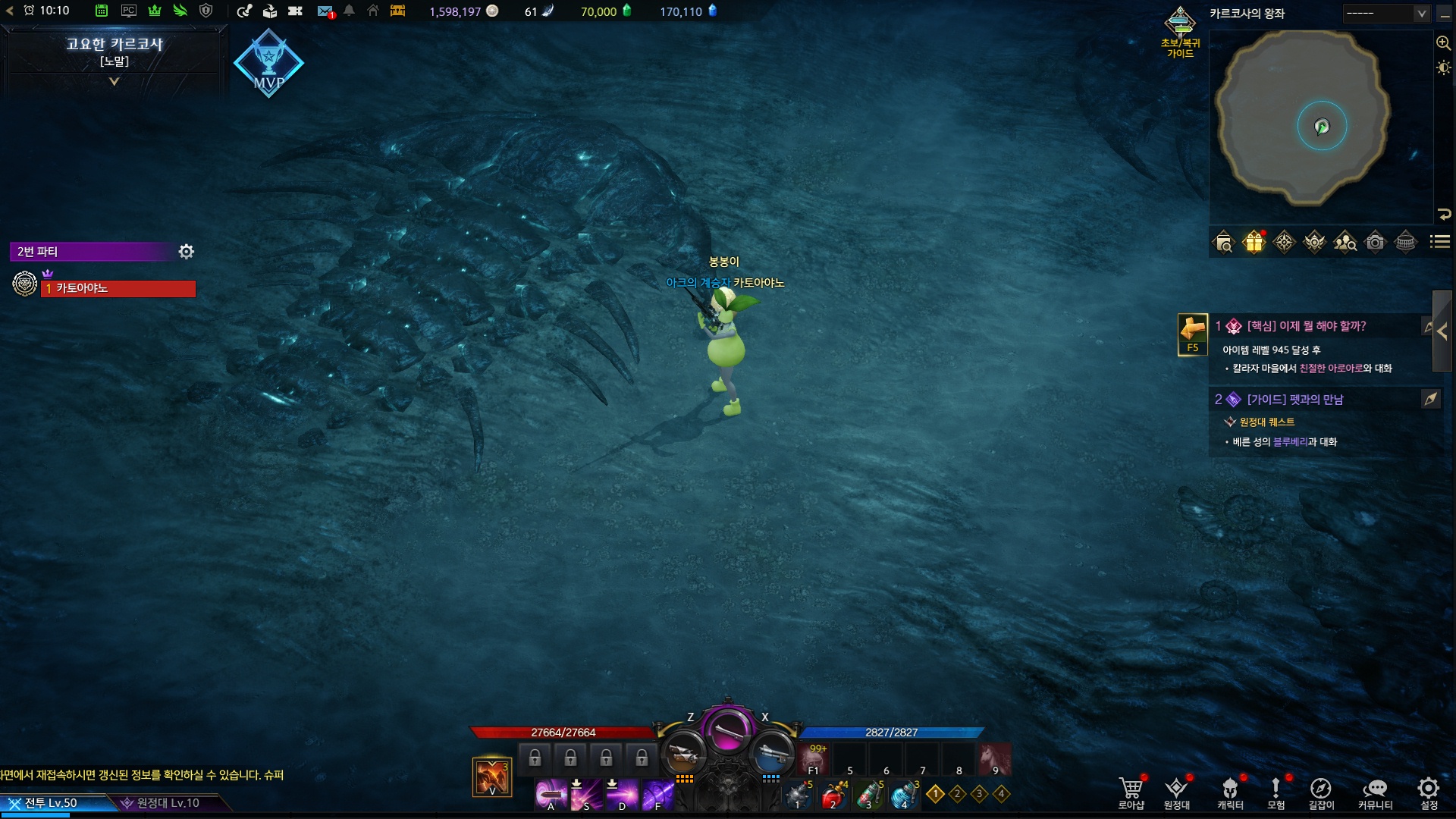Viewport: 1456px width, 819px height.
Task: Click the MVP trophy badge
Action: coord(268,64)
